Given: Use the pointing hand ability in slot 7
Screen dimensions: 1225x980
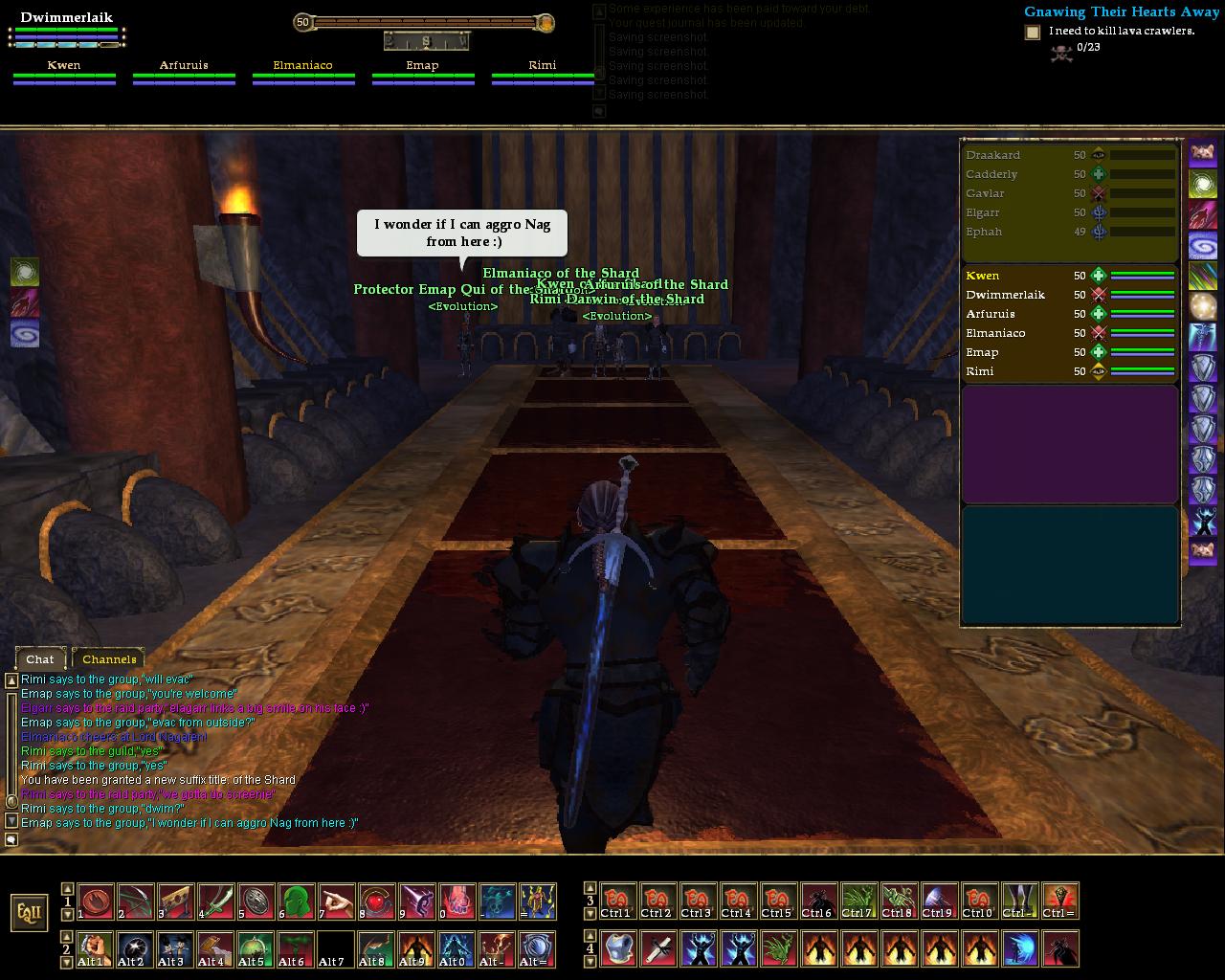Looking at the screenshot, I should [337, 901].
